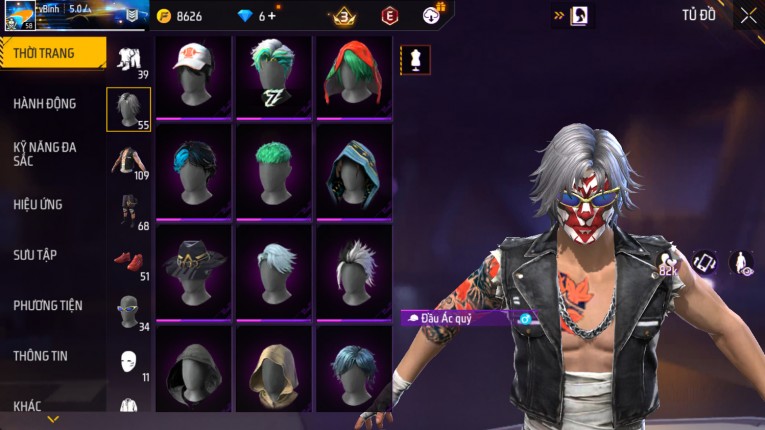Go to the Sưu Tập tab
Screen dimensions: 765x430
pos(35,255)
